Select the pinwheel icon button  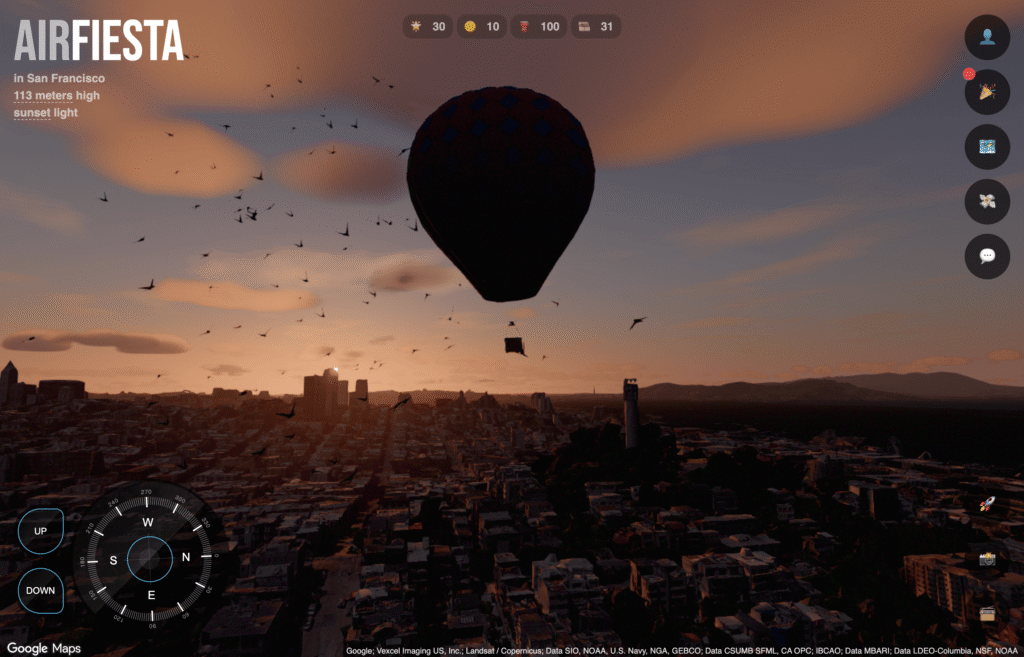[986, 201]
